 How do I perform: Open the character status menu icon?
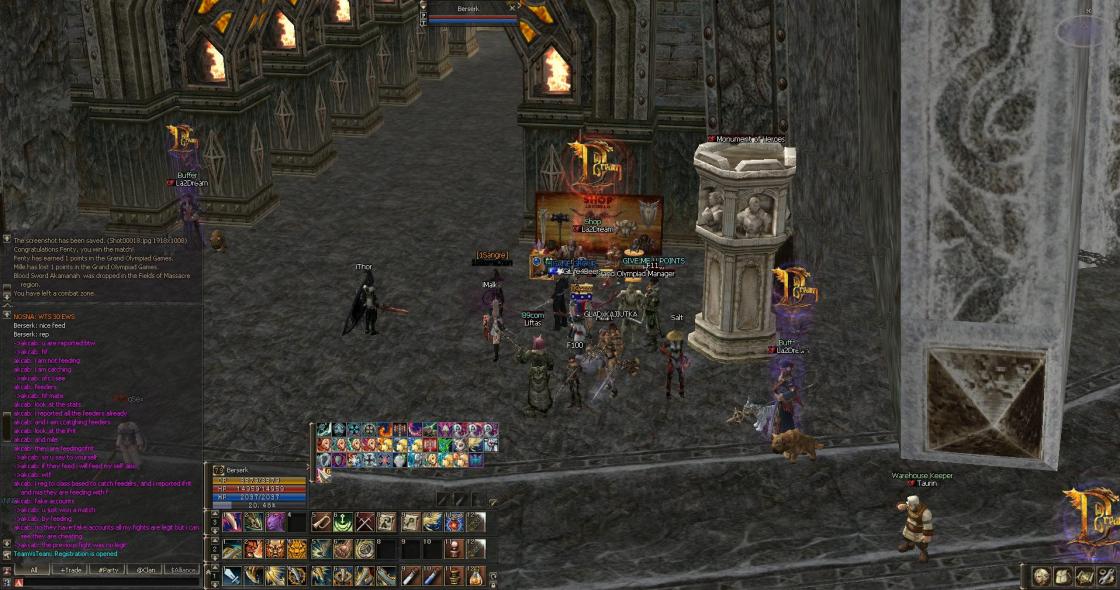(x=1041, y=576)
